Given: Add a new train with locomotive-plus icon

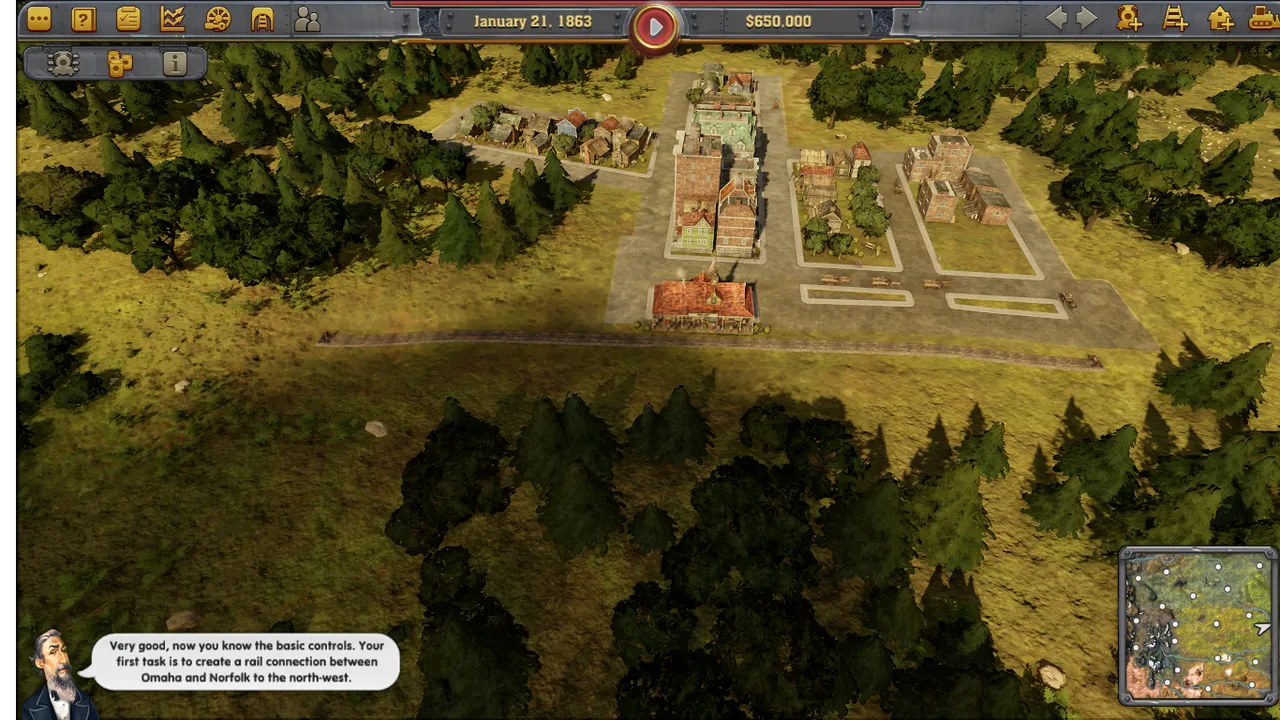Looking at the screenshot, I should (1130, 18).
